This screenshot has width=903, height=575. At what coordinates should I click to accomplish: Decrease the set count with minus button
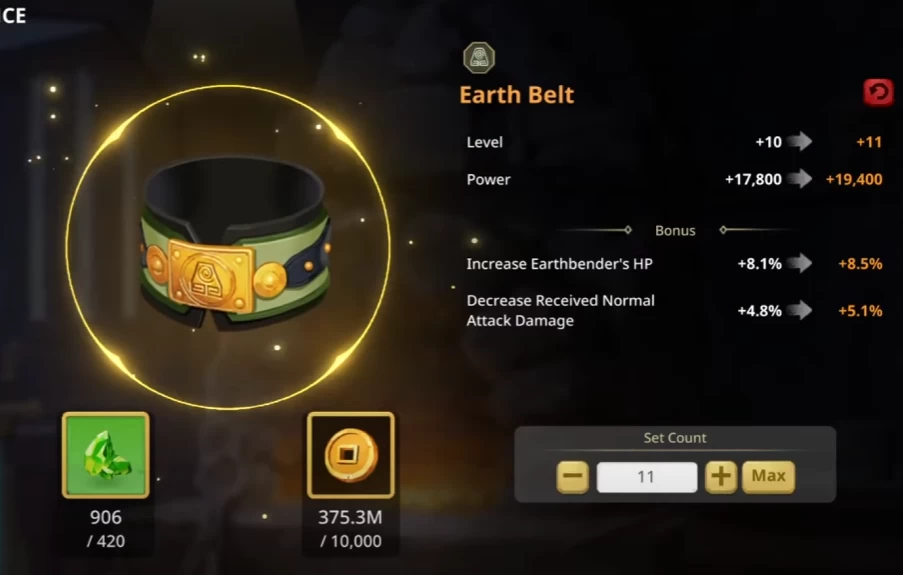pyautogui.click(x=572, y=477)
